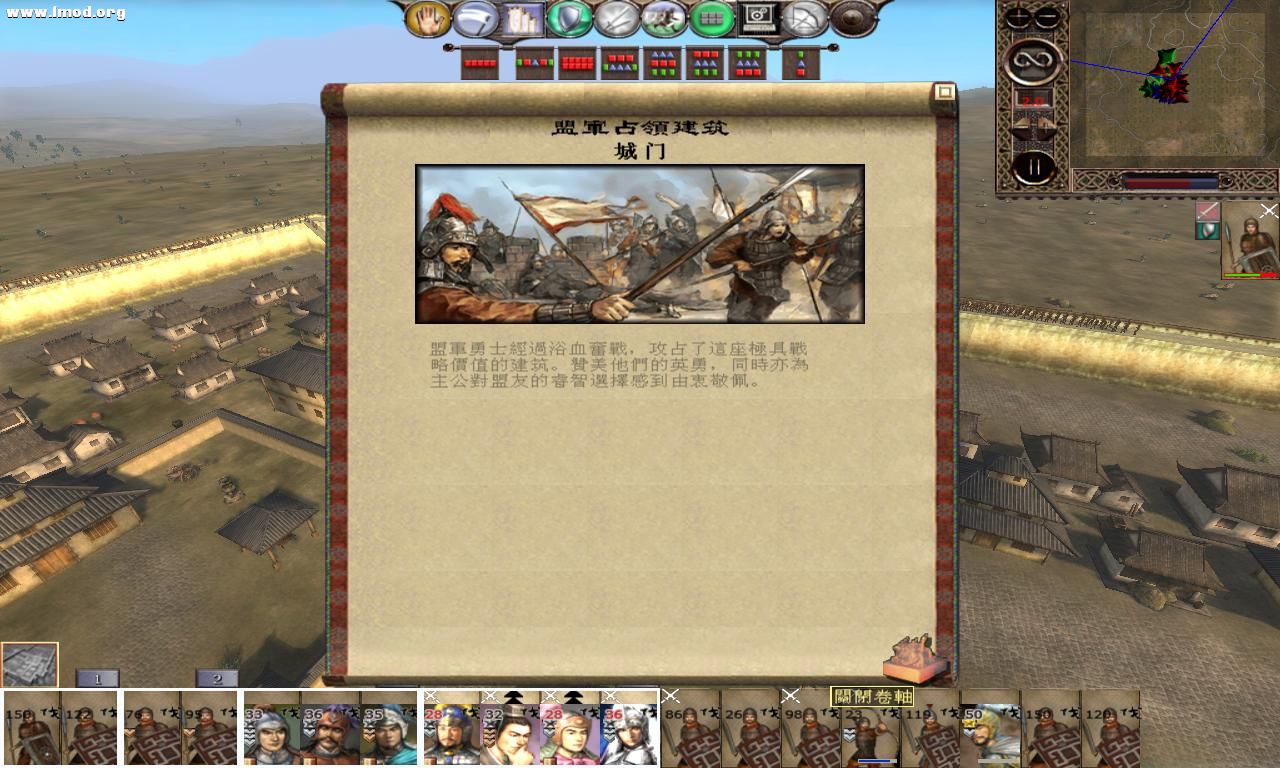
Task: Select the halt orders hand icon
Action: [x=430, y=17]
